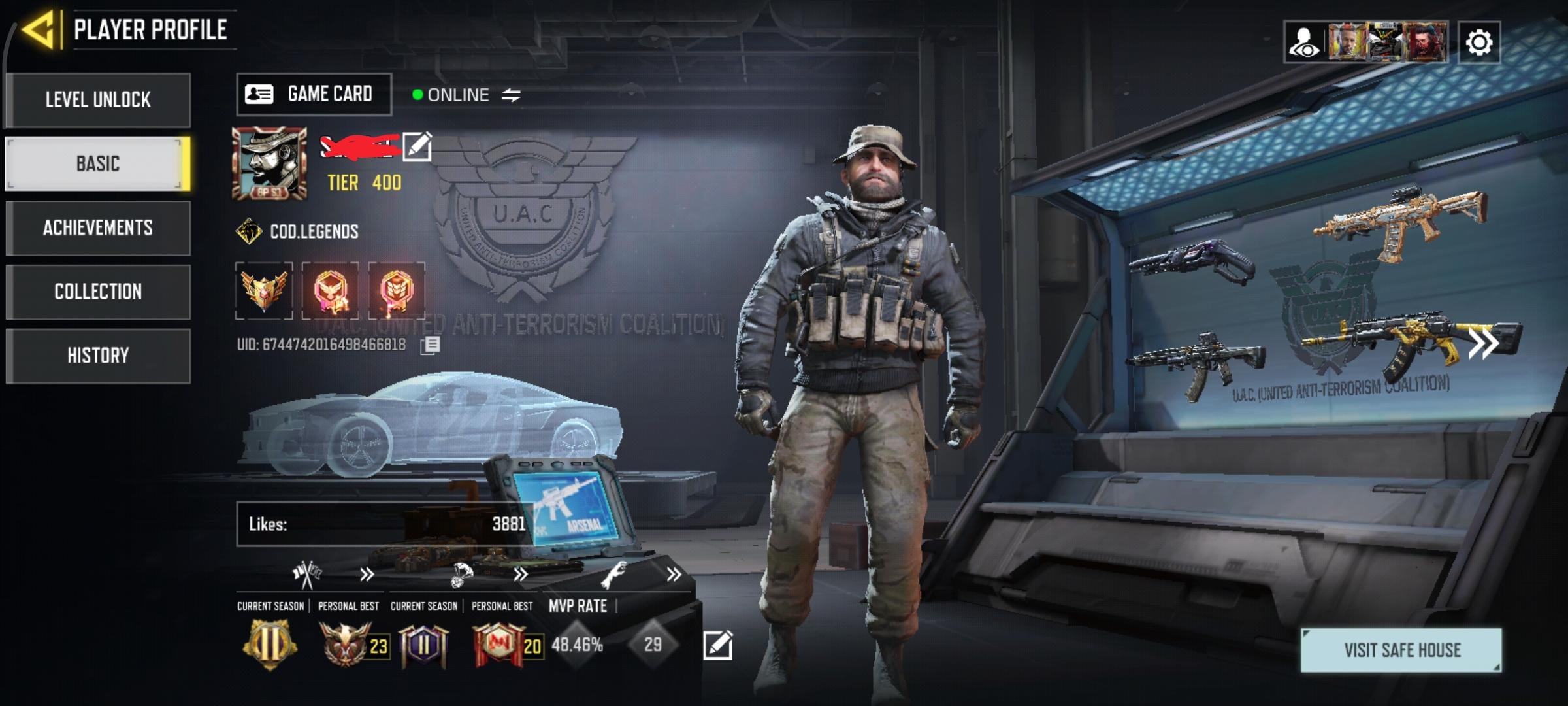Screen dimensions: 1568x706
Task: Switch to the Achievements tab
Action: (98, 227)
